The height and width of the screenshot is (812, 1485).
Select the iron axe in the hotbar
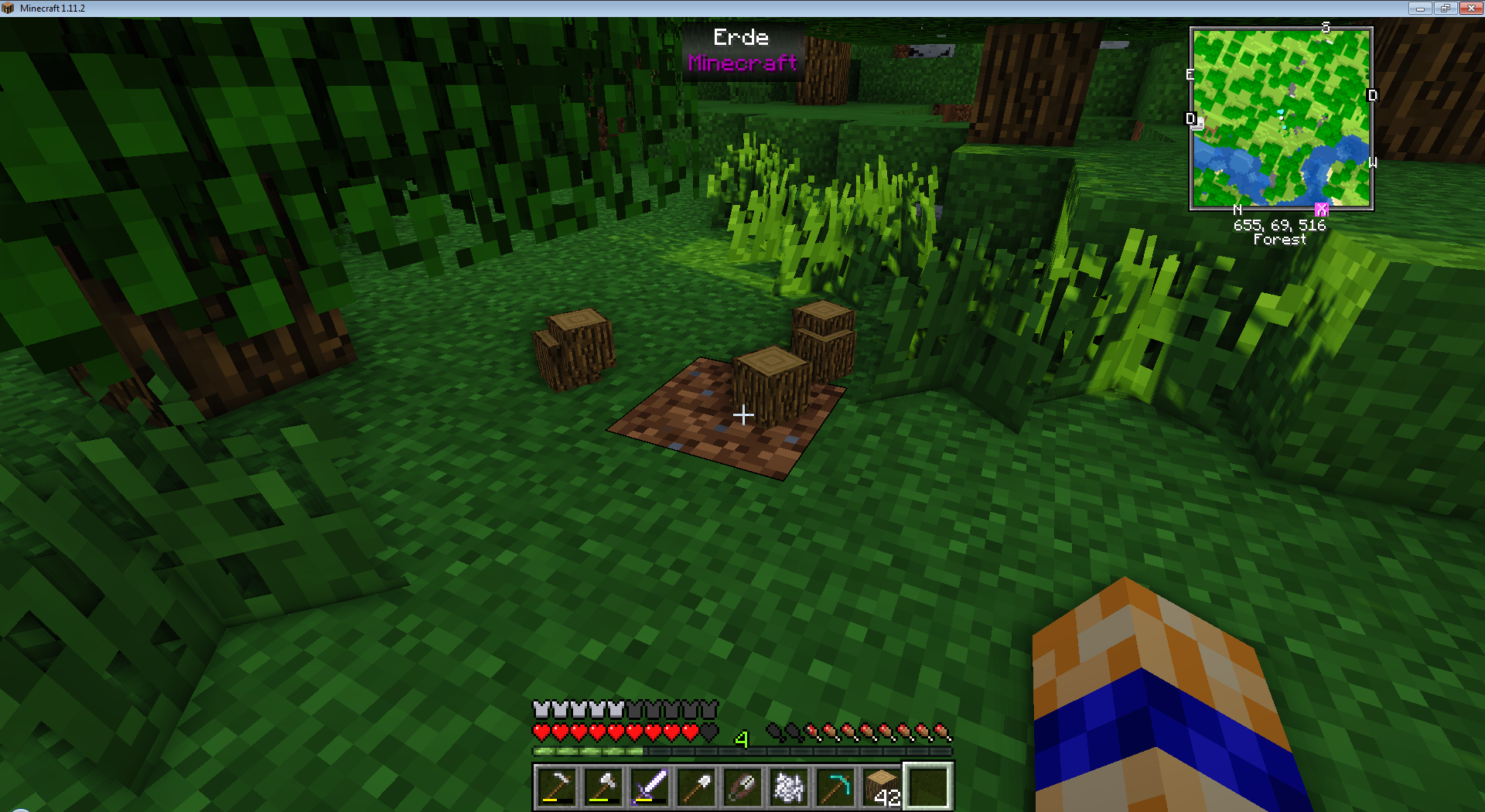coord(603,786)
